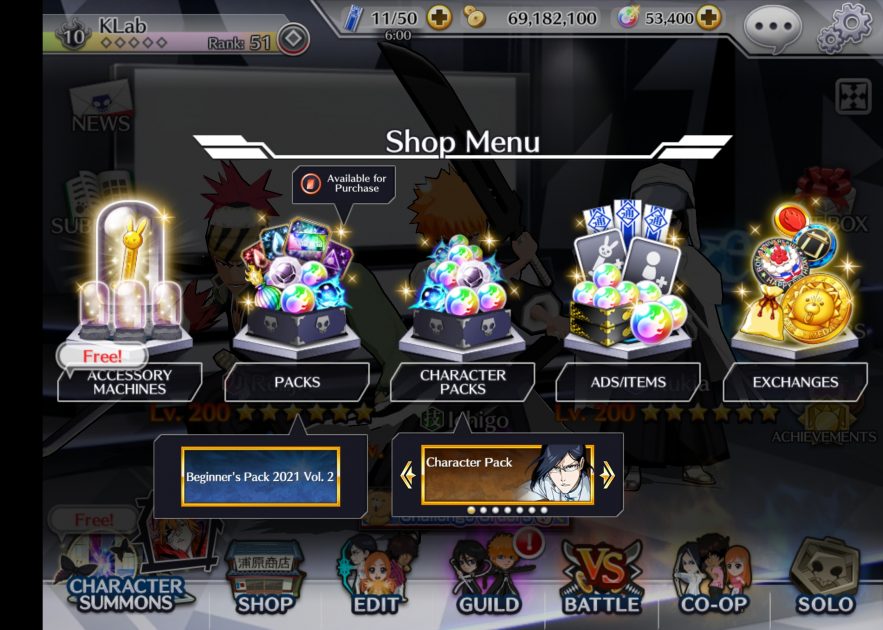
Task: Select the Beginner's Pack 2021 Vol. 2 banner
Action: coord(260,476)
